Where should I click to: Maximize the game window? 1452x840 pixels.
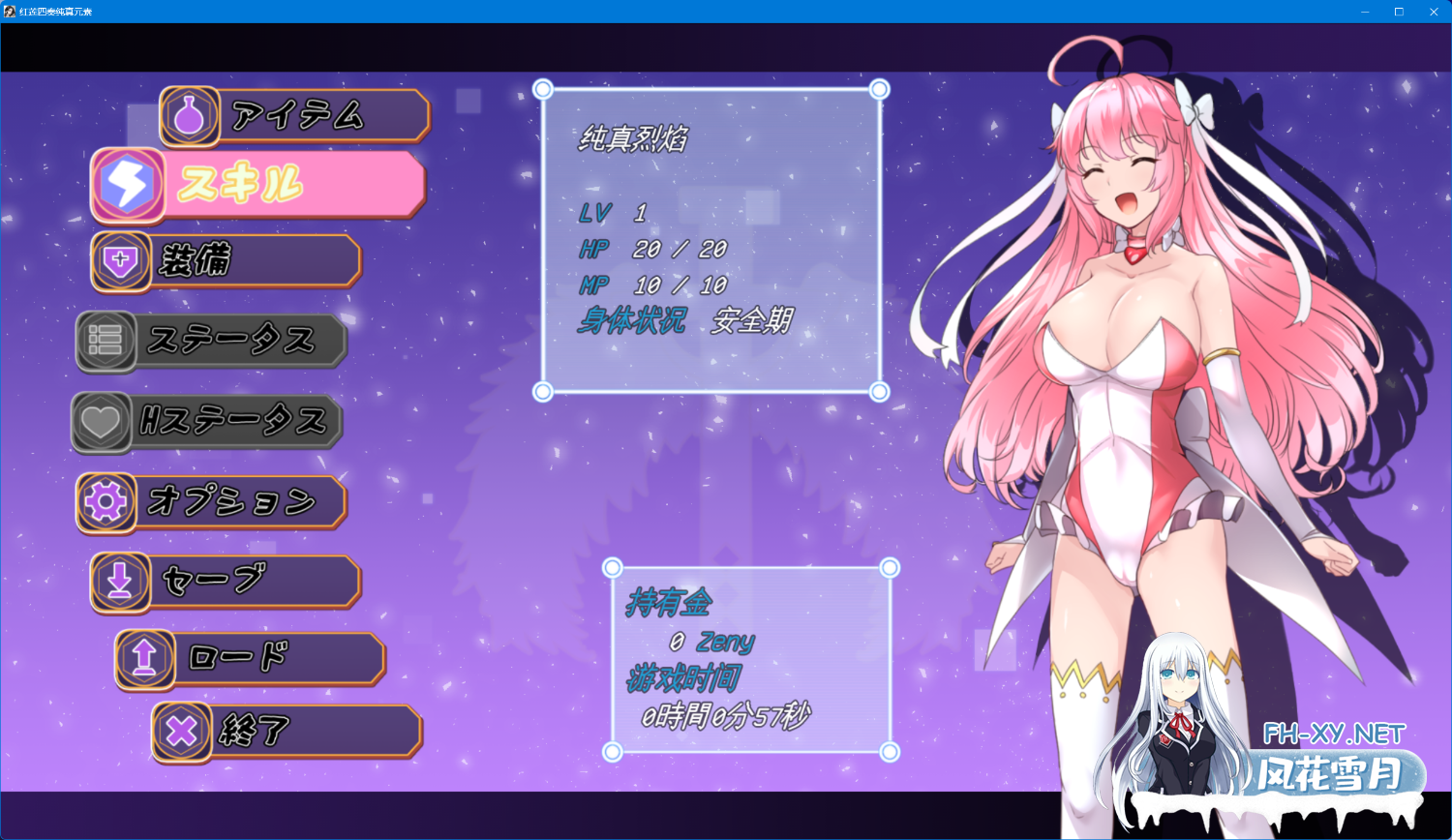(x=1399, y=12)
